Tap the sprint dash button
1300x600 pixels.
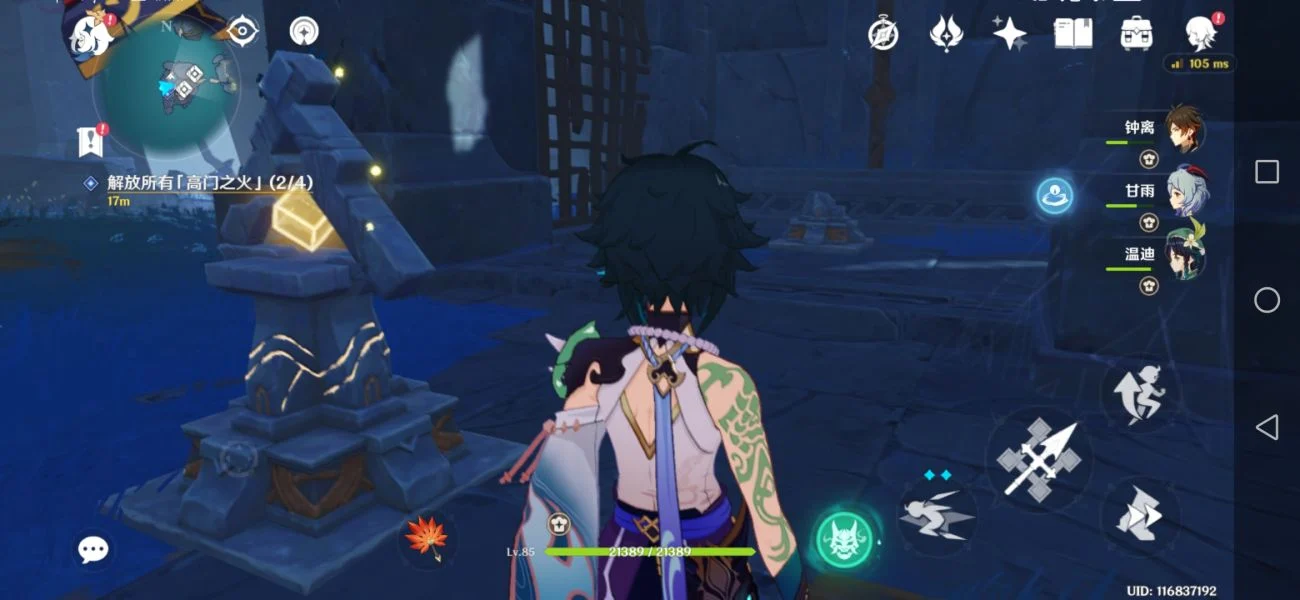[1140, 515]
